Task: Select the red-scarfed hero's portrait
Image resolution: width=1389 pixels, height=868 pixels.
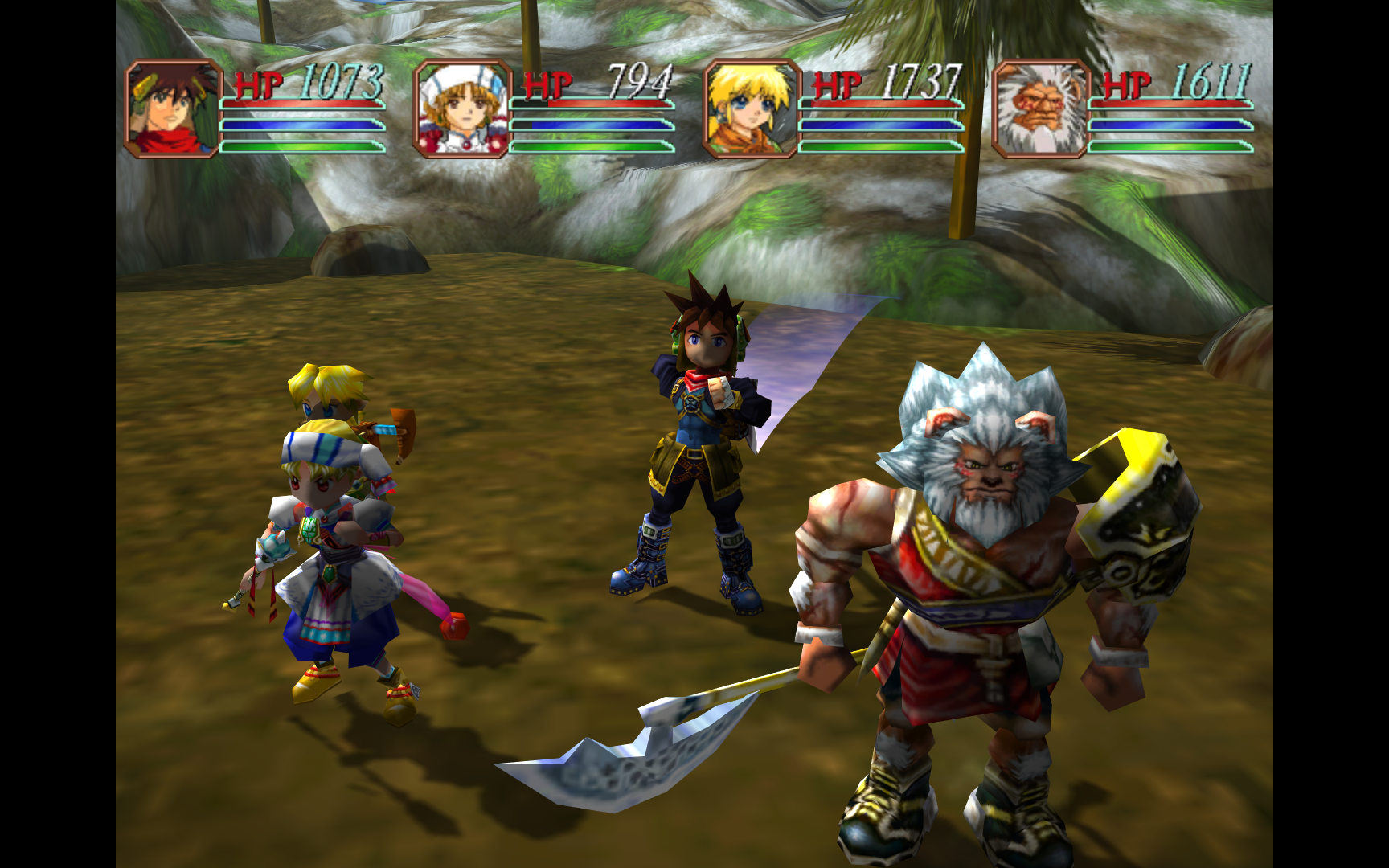Action: coord(173,108)
